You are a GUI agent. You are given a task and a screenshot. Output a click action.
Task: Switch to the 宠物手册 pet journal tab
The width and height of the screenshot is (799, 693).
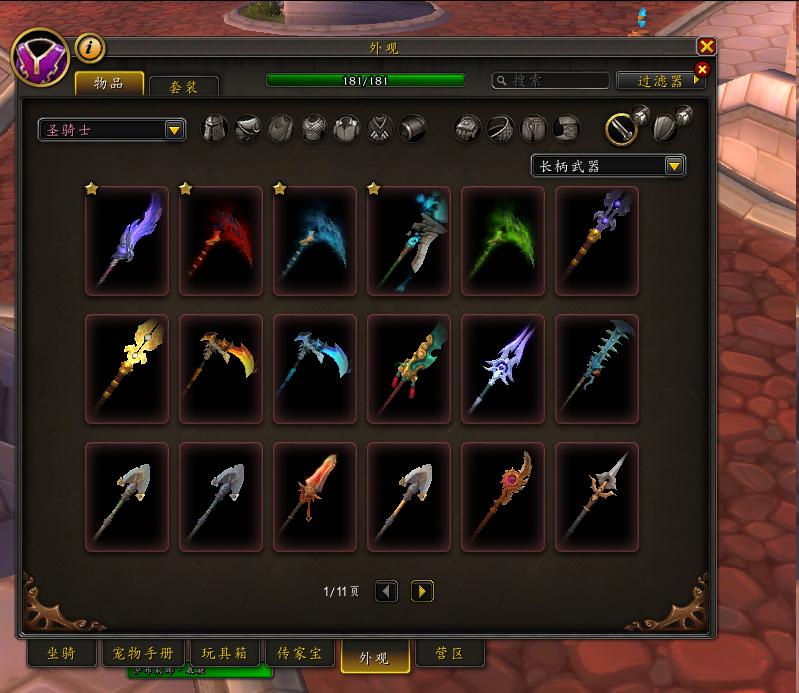point(140,654)
